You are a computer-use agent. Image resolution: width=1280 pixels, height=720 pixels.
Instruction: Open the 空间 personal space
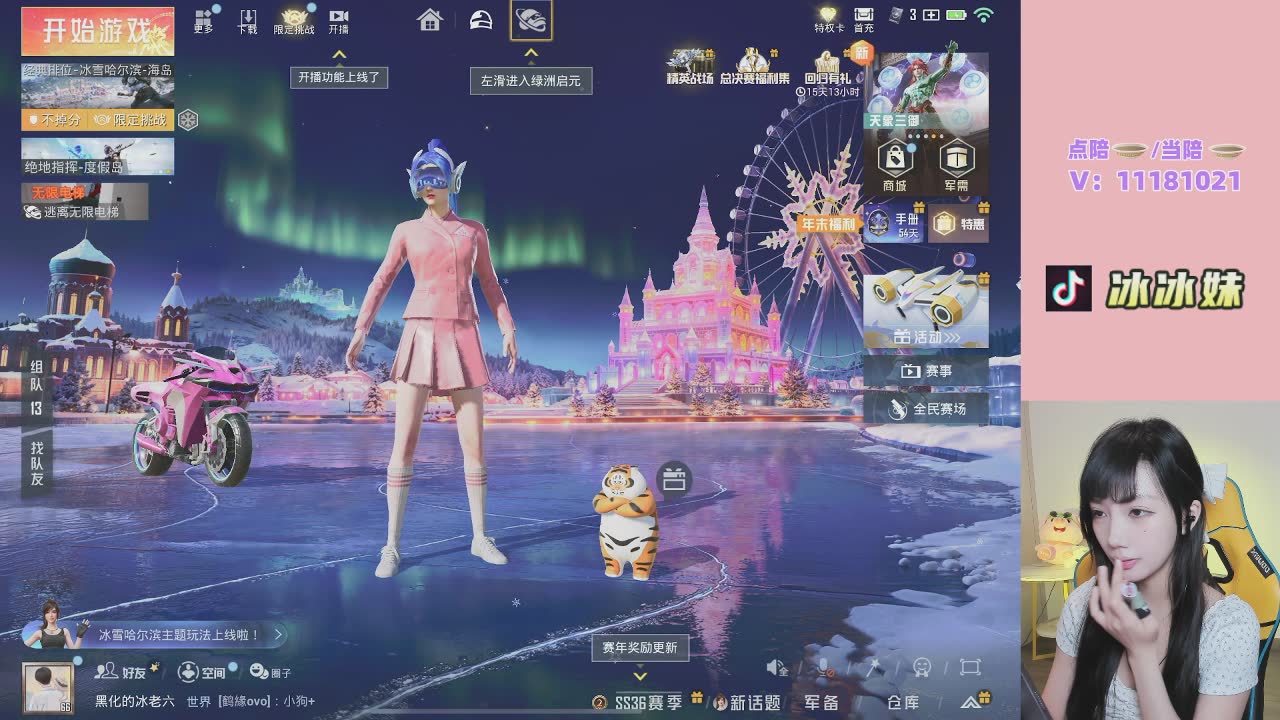202,672
